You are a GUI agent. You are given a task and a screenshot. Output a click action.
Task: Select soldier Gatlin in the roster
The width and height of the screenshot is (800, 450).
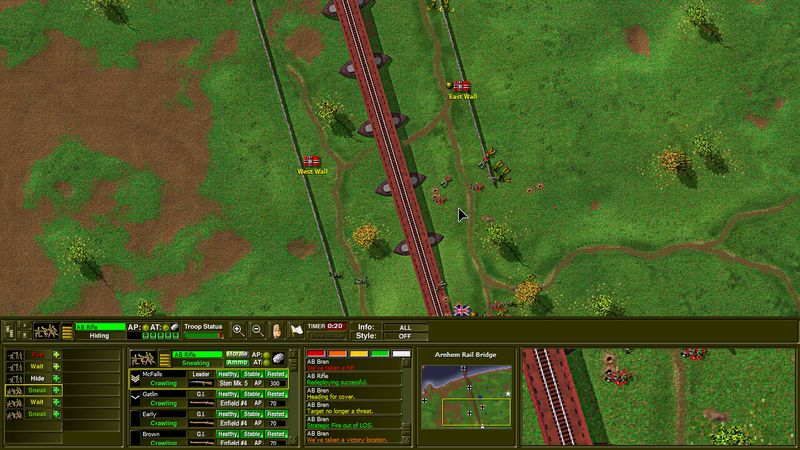151,395
